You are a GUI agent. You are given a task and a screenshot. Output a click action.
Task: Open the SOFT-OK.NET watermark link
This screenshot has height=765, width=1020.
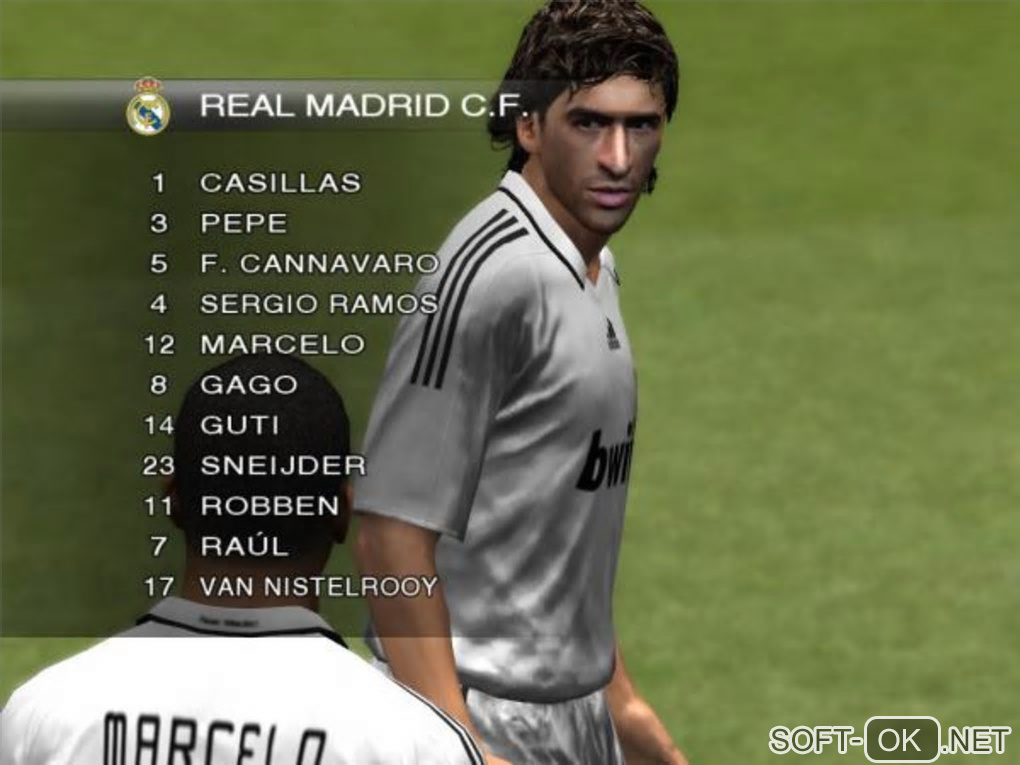[x=889, y=740]
